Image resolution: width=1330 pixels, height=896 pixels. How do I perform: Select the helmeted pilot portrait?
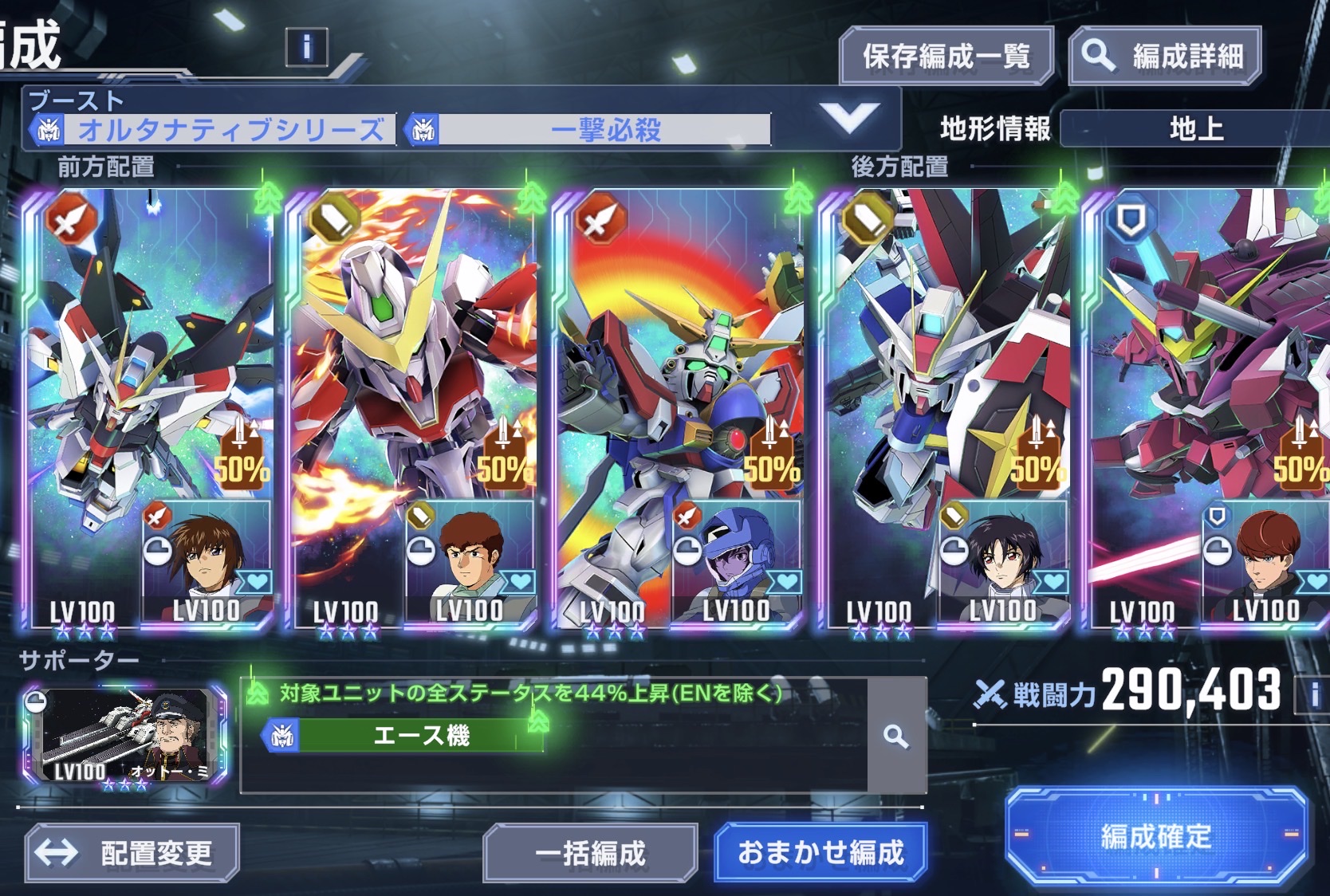point(737,558)
